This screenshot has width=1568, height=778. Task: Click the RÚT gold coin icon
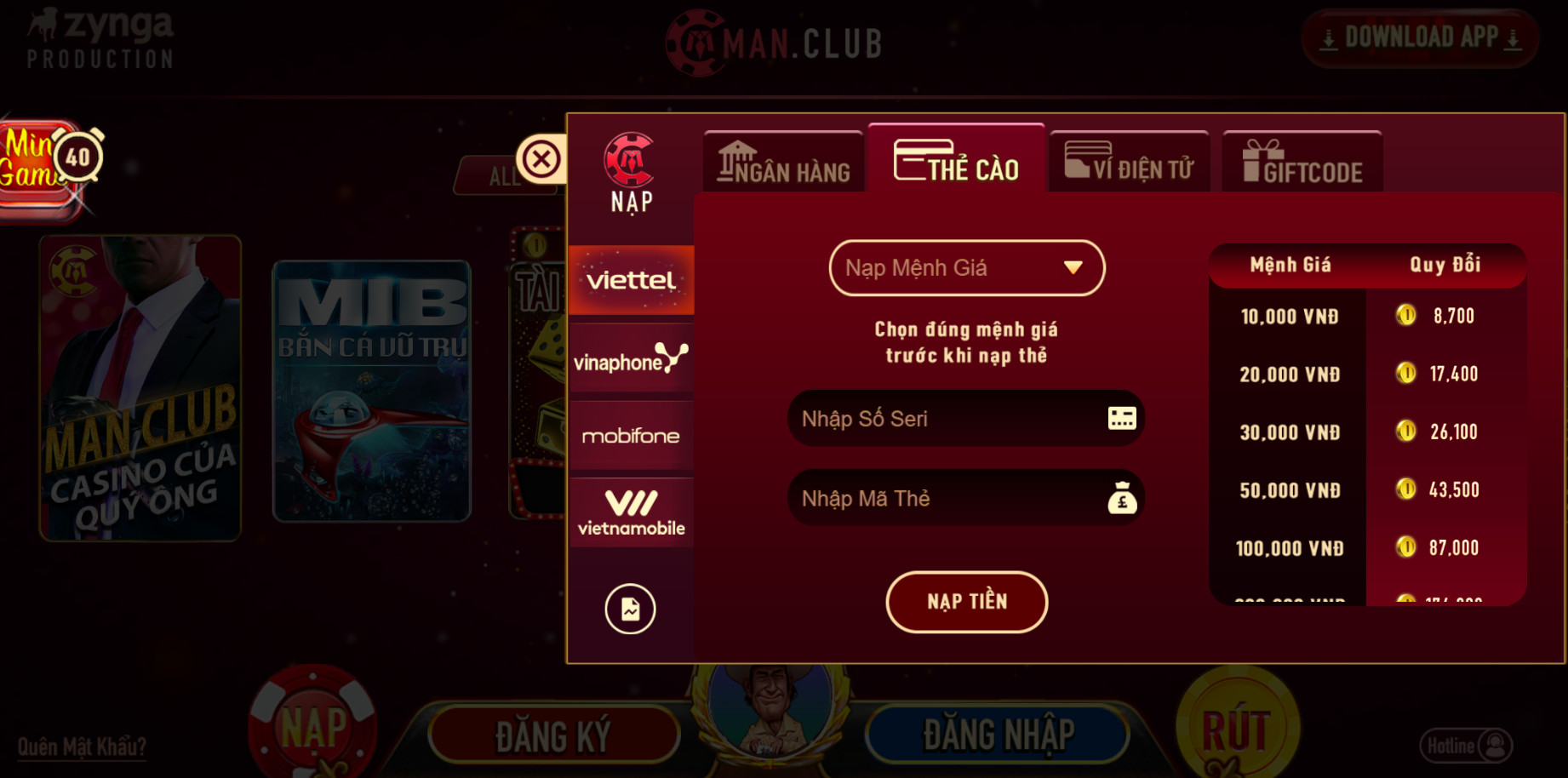point(1239,725)
